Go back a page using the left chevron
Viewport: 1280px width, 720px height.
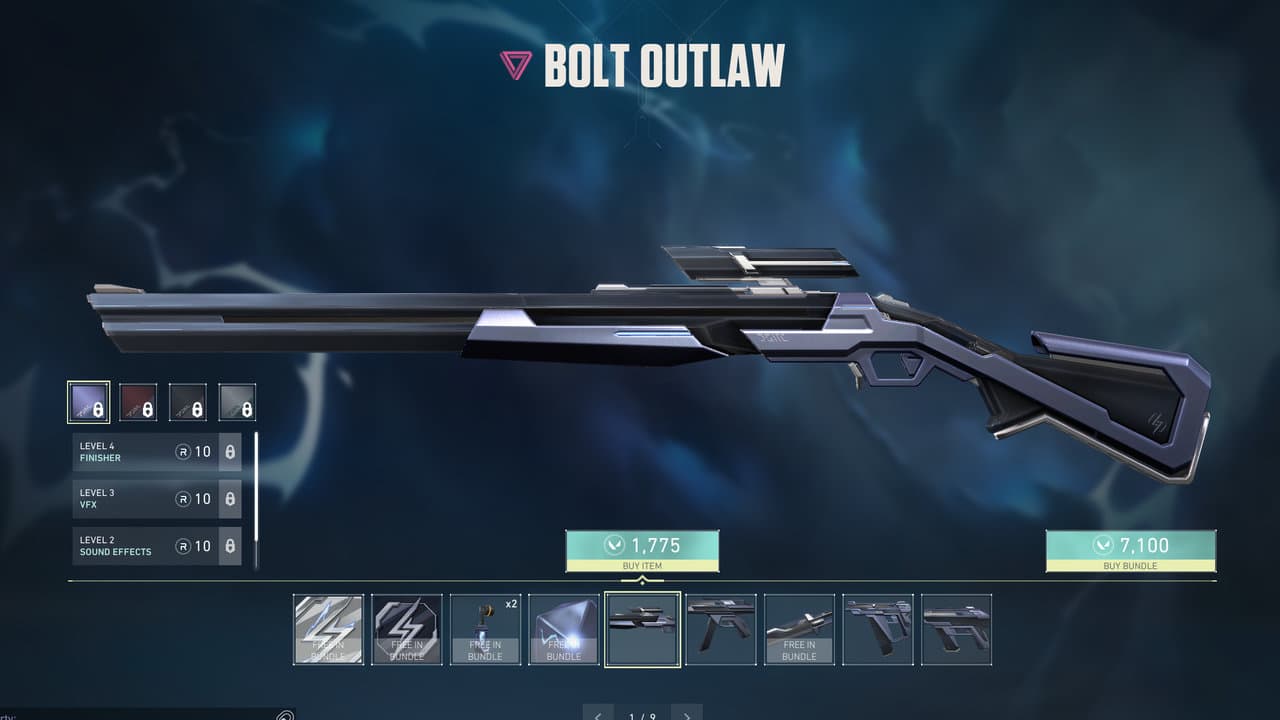(596, 715)
